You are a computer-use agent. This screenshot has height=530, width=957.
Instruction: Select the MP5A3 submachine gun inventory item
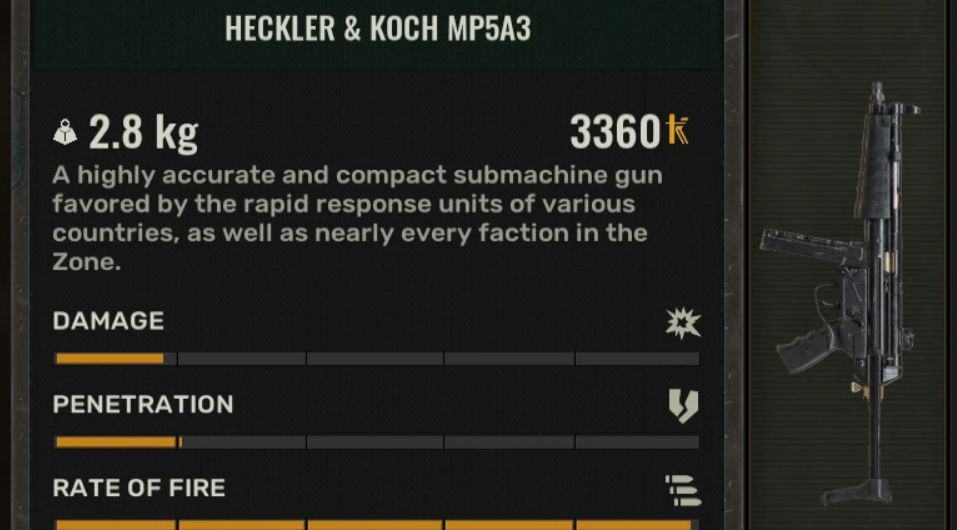(848, 290)
